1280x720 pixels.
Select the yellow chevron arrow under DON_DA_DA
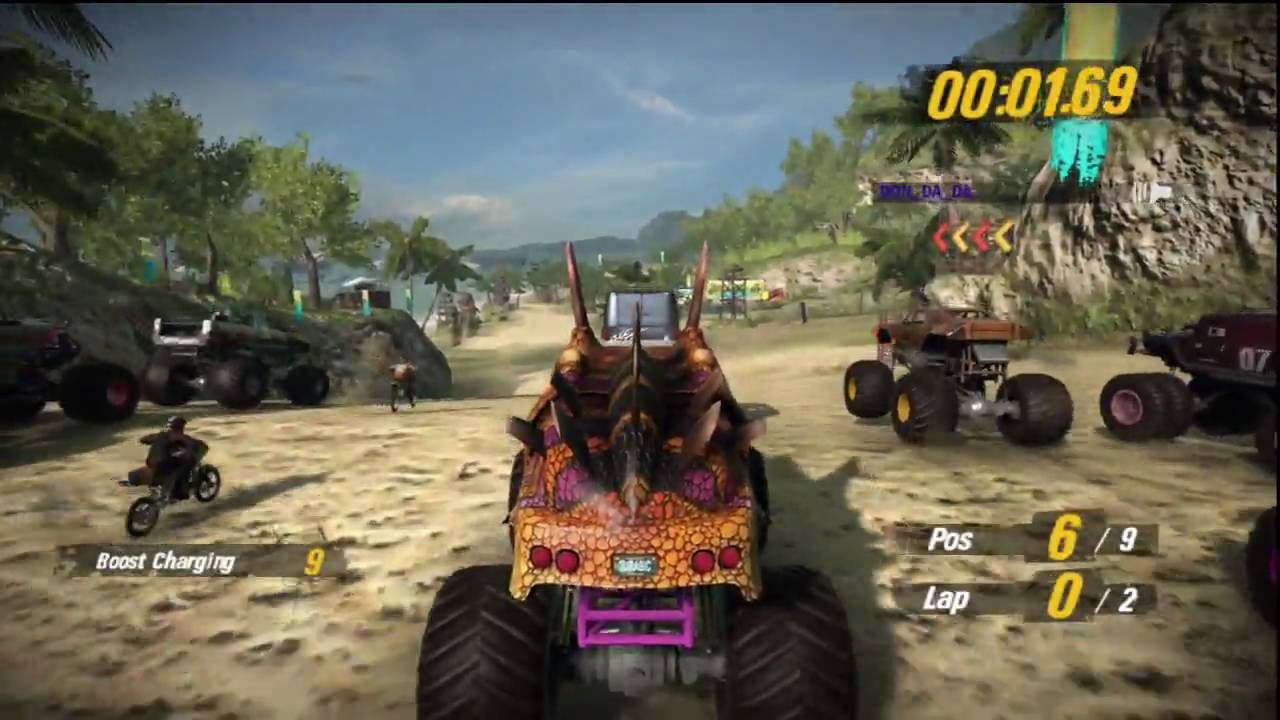(1005, 236)
